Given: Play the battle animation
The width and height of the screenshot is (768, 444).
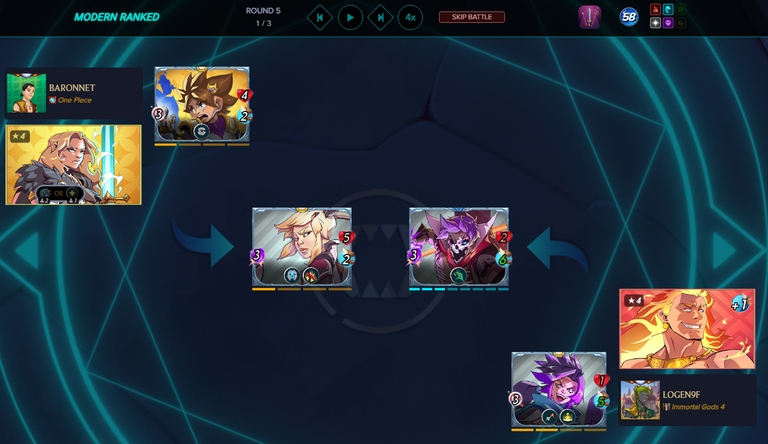Looking at the screenshot, I should tap(350, 17).
